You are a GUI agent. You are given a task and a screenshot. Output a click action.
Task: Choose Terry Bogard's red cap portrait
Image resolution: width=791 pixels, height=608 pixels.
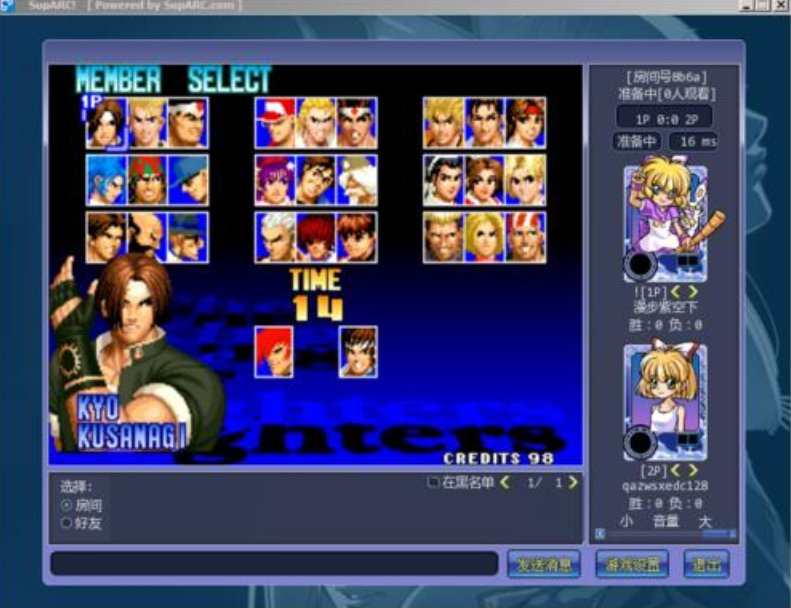274,123
